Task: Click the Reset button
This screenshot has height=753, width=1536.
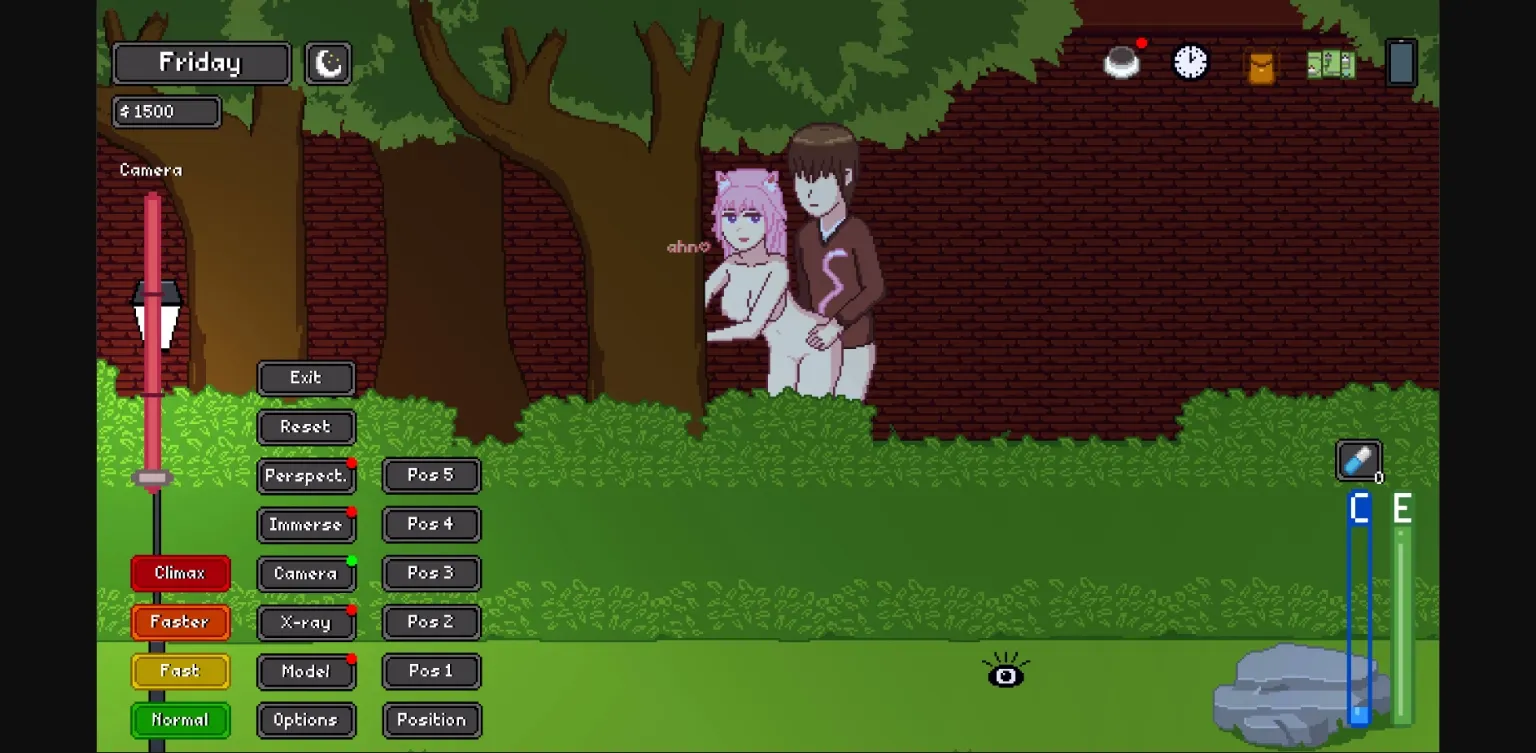Action: [306, 427]
